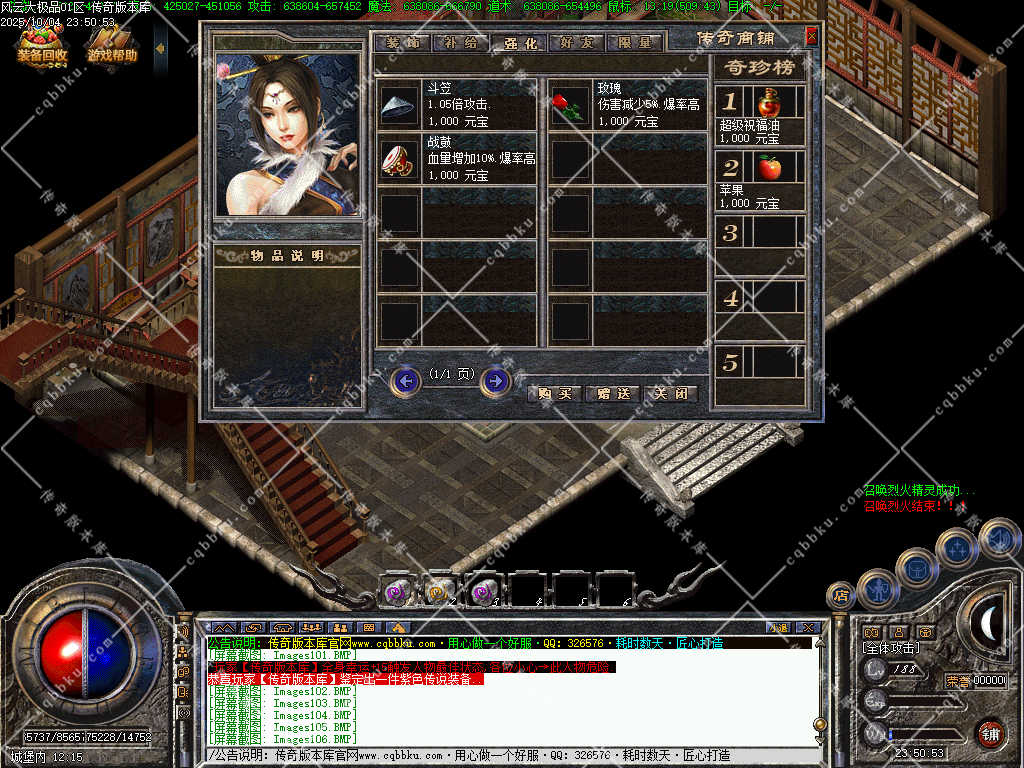Screen dimensions: 1024x768
Task: Go to the next shop page
Action: click(x=495, y=381)
